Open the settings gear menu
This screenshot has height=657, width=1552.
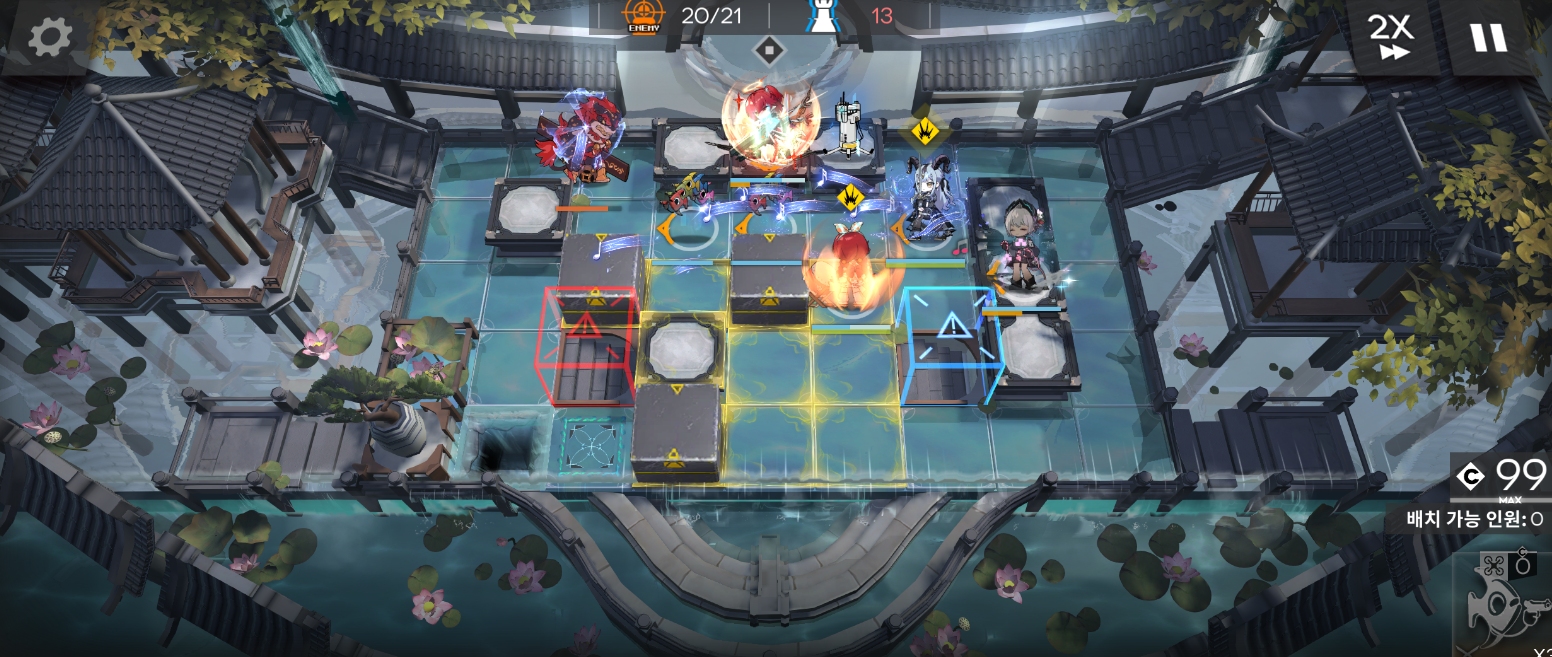coord(46,38)
